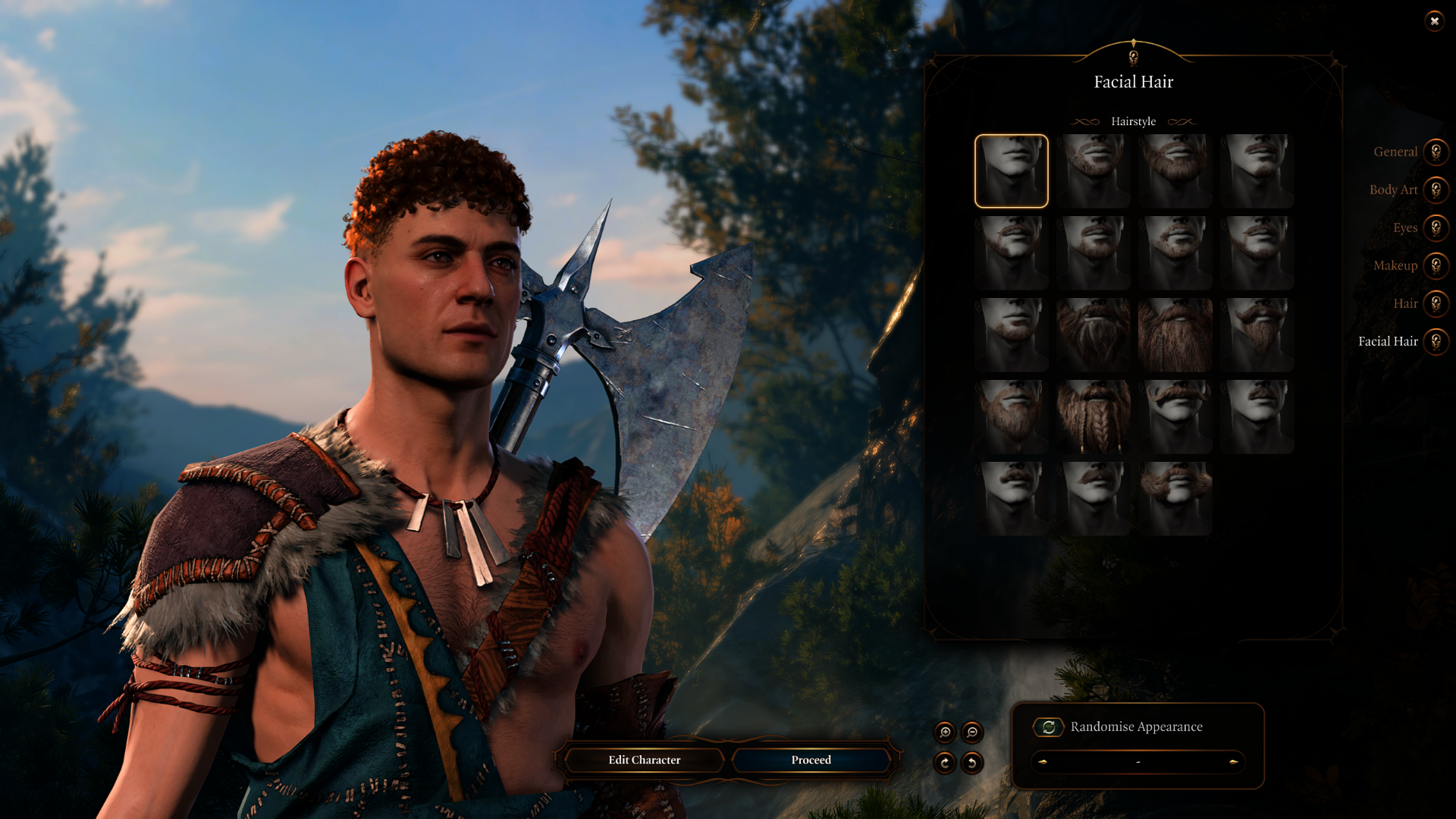Open the General appearance tab
1456x819 pixels.
(1436, 152)
